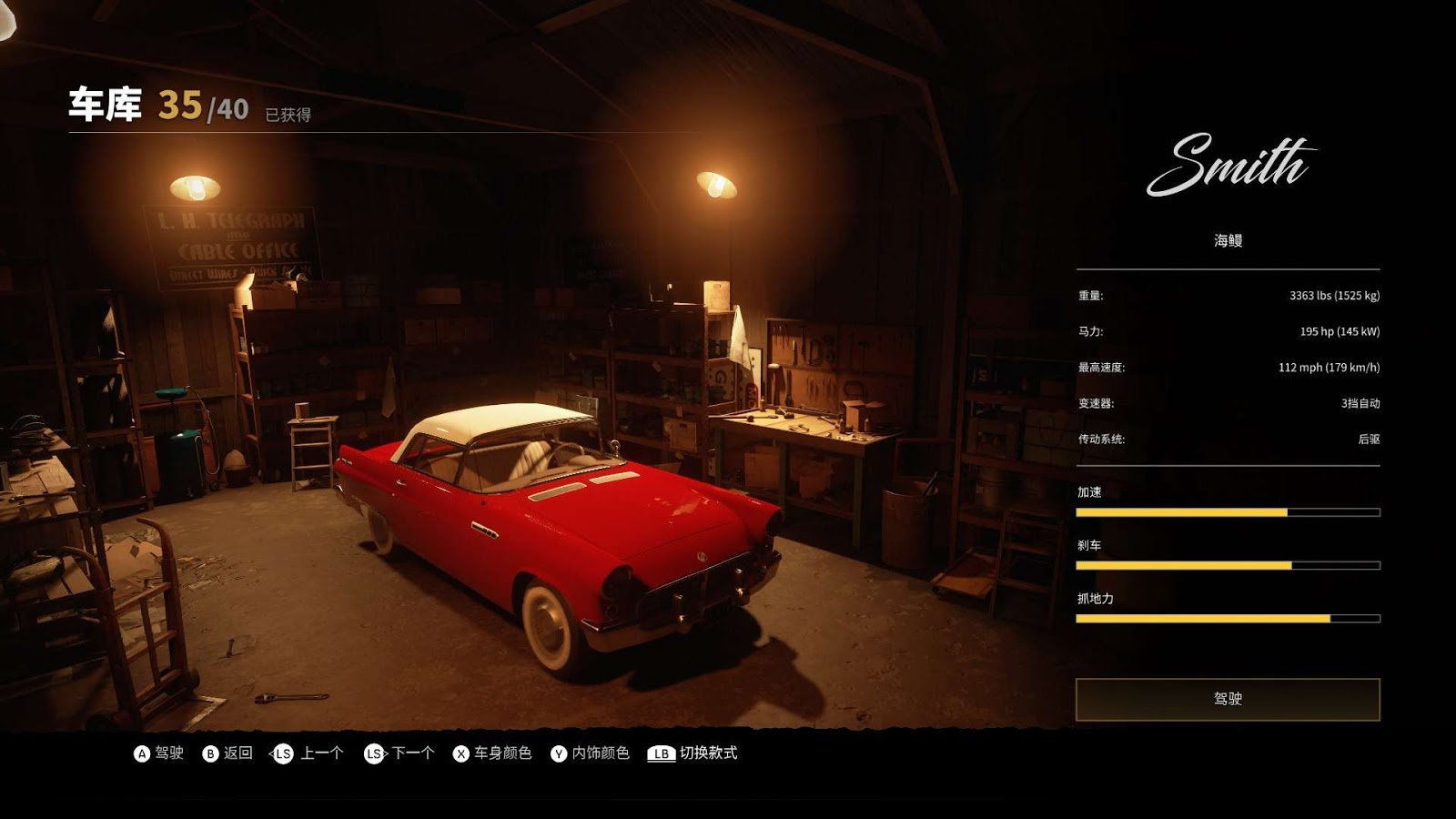Click the 驾驶 button under the car stats

[x=1227, y=699]
